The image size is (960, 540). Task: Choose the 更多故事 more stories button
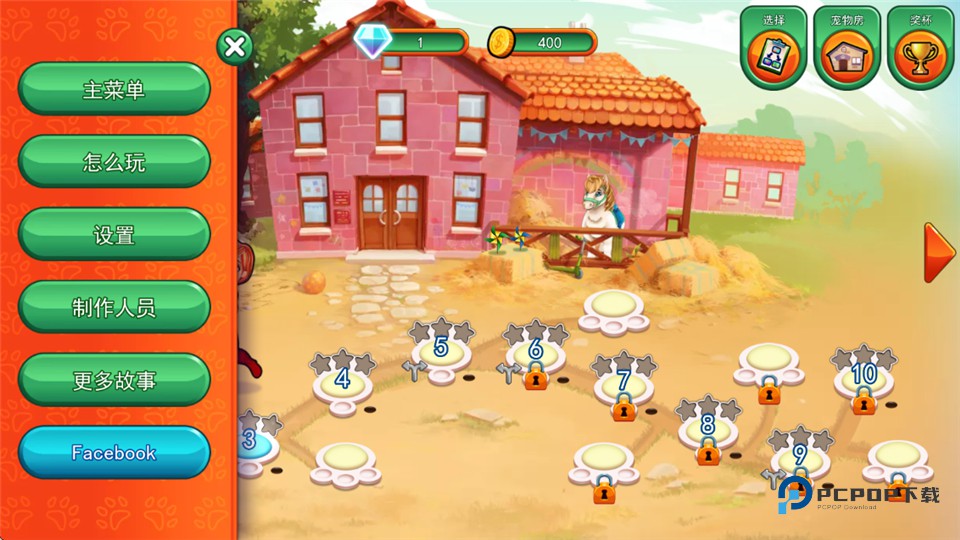coord(114,381)
